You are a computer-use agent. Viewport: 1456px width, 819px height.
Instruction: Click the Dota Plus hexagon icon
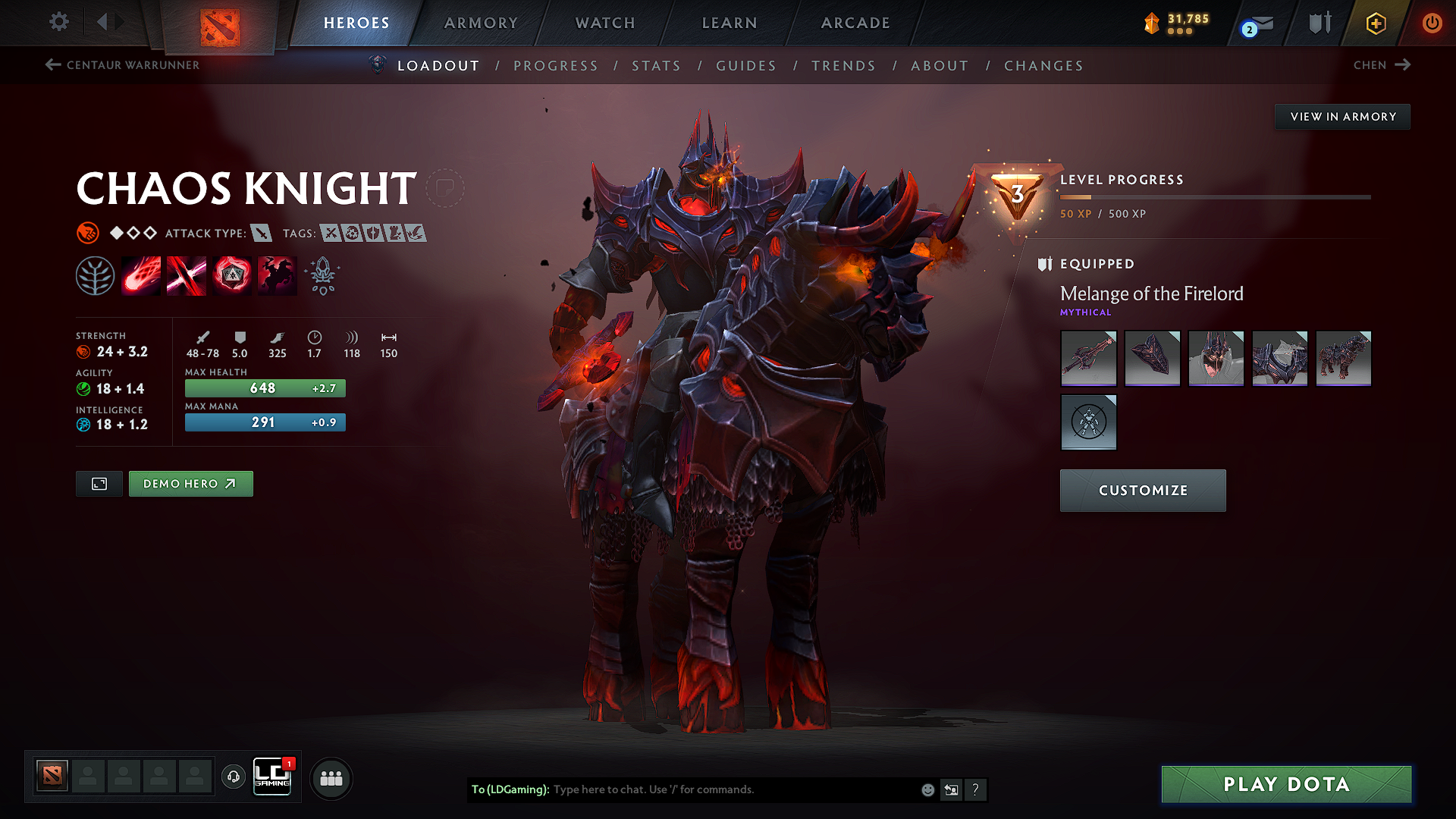coord(1375,24)
